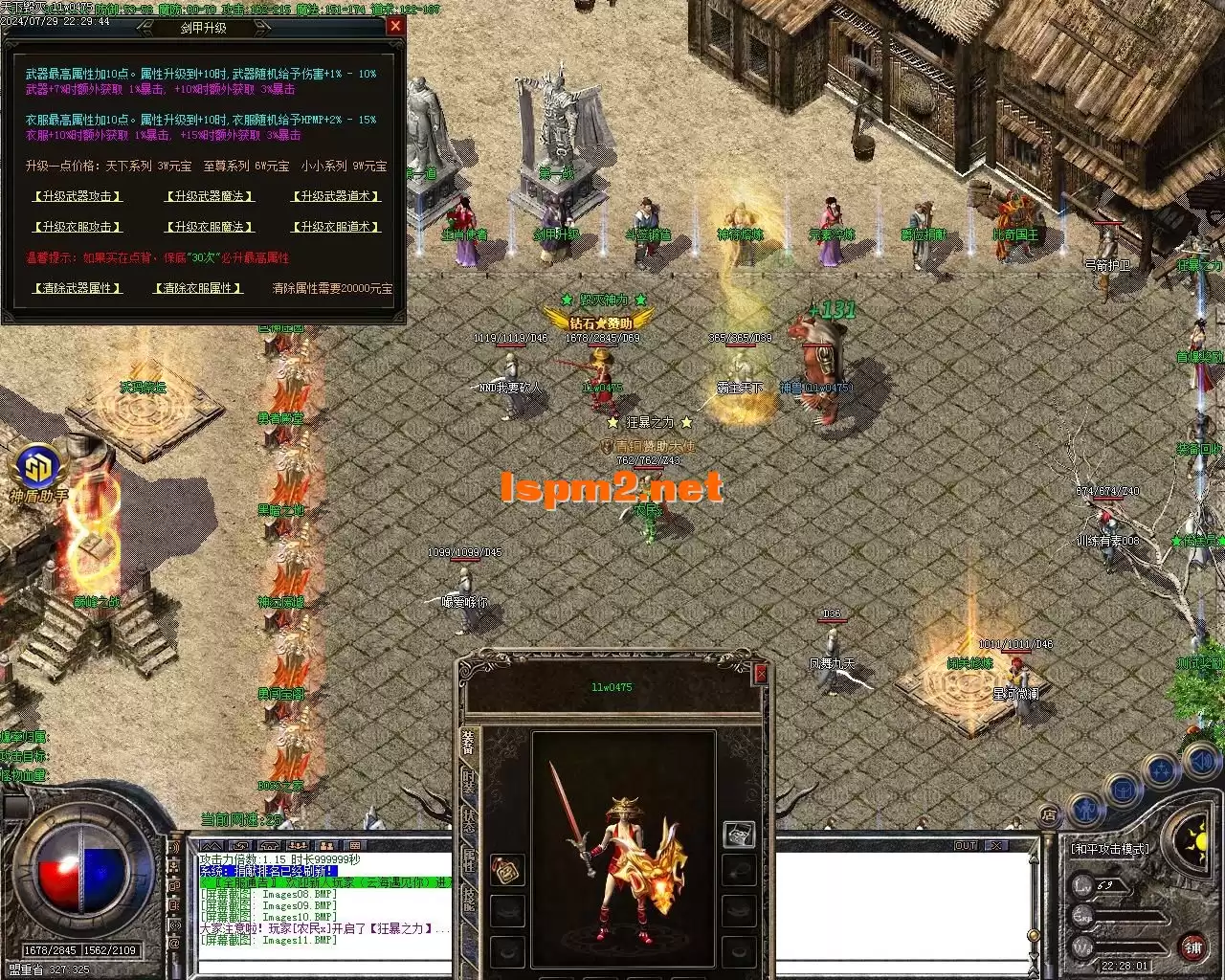Choose 升级武器攻击 weapon attack upgrade
The height and width of the screenshot is (980, 1225).
[x=77, y=196]
